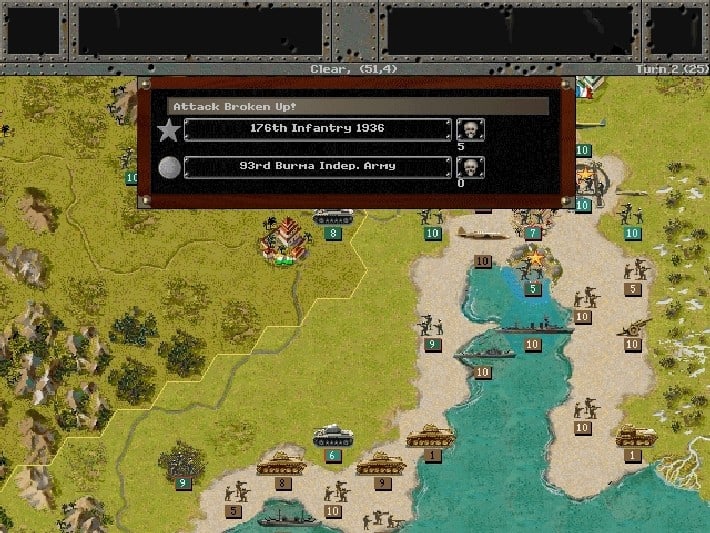This screenshot has width=710, height=533.
Task: Select the grey tank unit with strength 6
Action: pyautogui.click(x=333, y=437)
